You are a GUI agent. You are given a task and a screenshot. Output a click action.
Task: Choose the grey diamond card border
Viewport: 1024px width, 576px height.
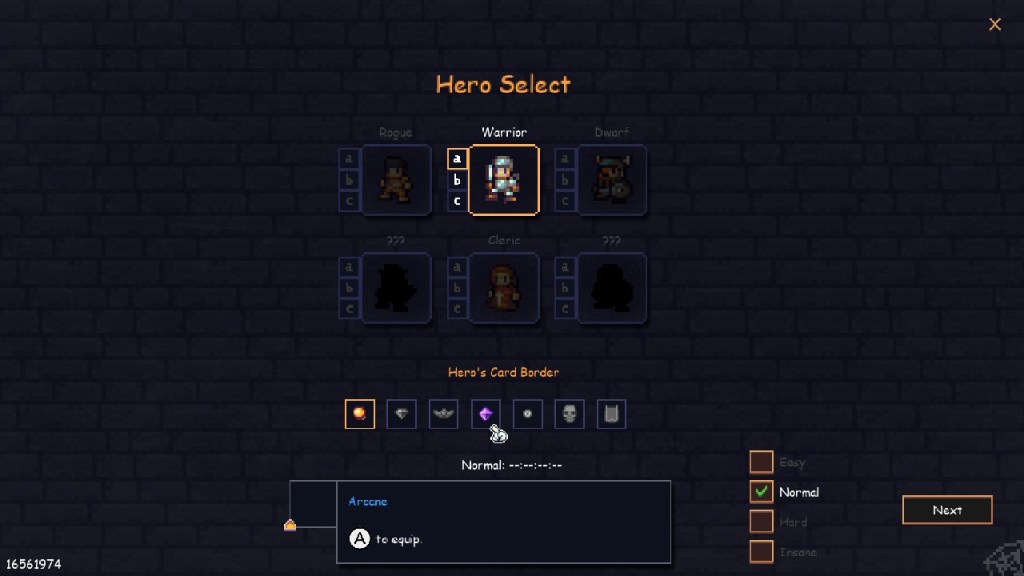[x=402, y=414]
